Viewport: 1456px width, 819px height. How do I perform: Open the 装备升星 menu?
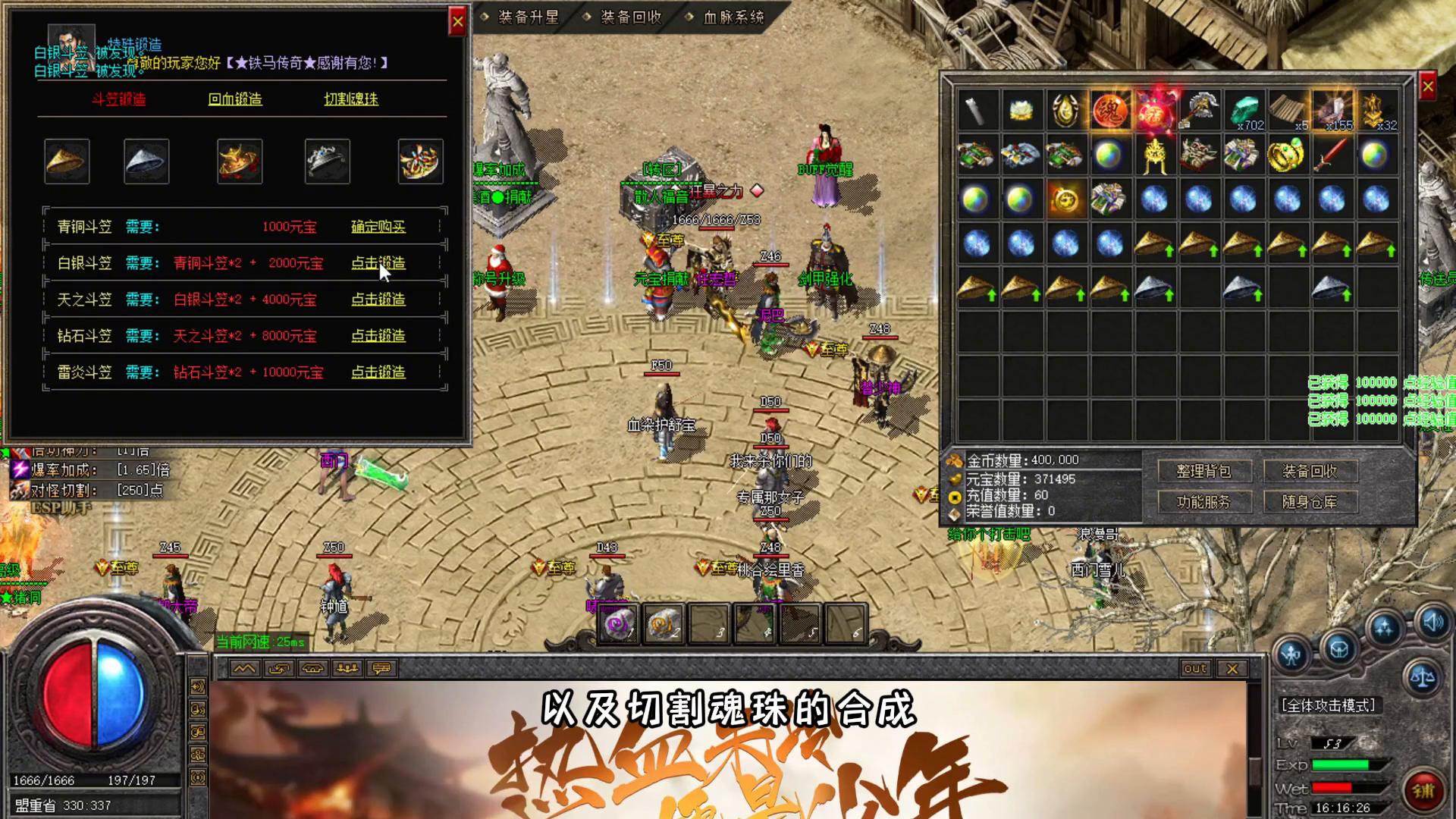(x=528, y=17)
